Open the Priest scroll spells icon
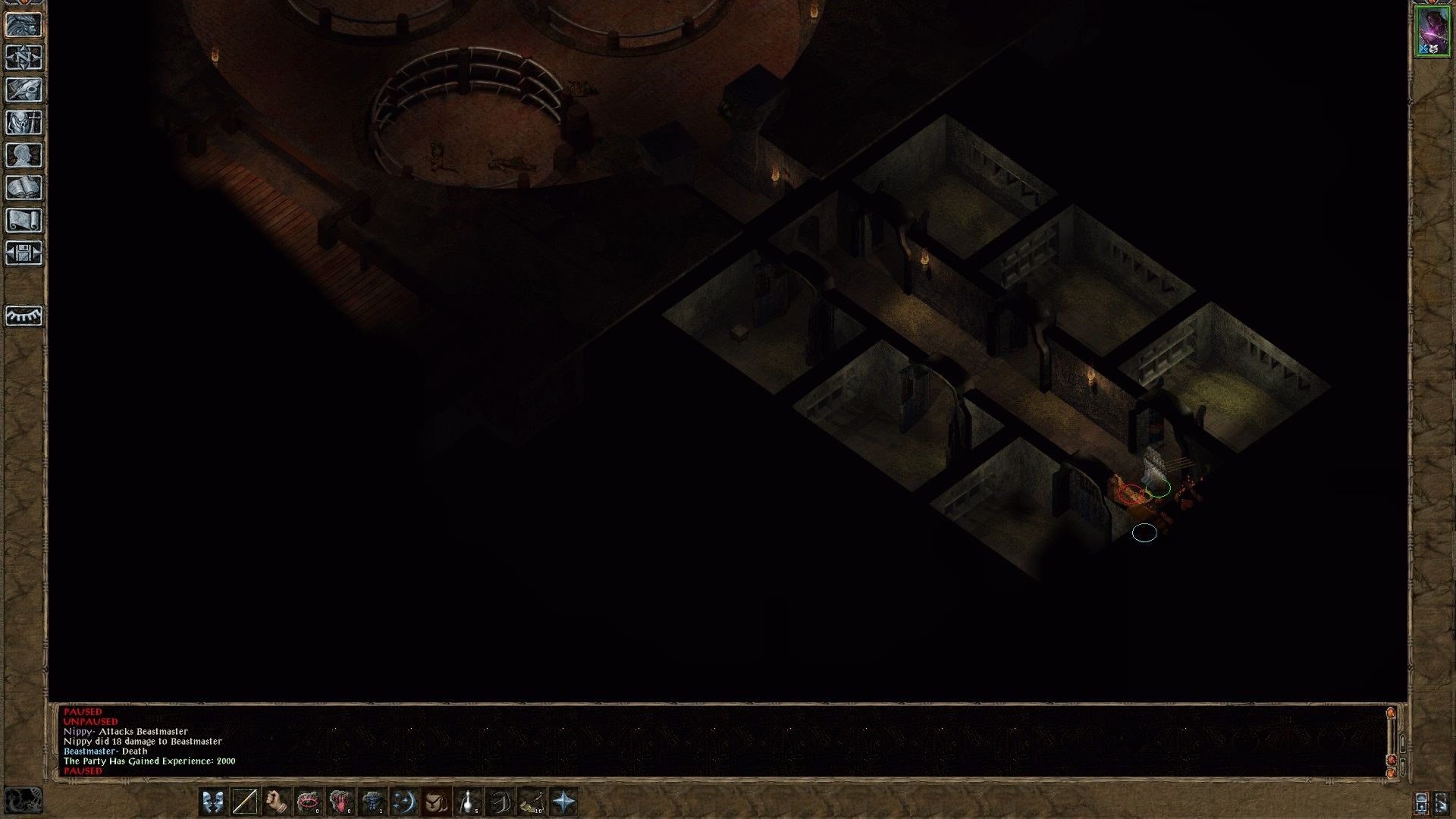 [23, 221]
